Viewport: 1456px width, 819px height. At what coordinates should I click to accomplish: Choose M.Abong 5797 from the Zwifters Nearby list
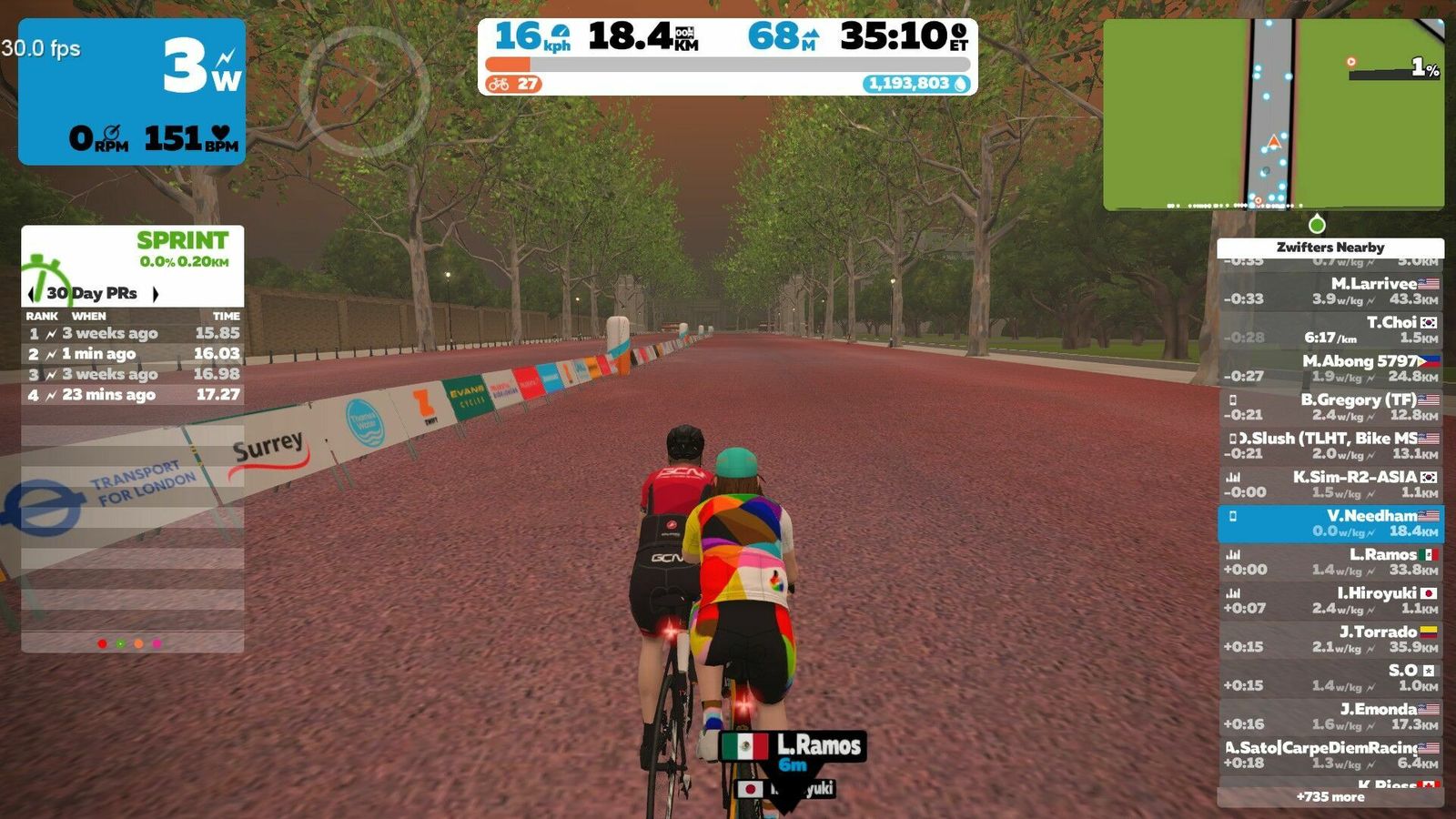click(x=1330, y=369)
